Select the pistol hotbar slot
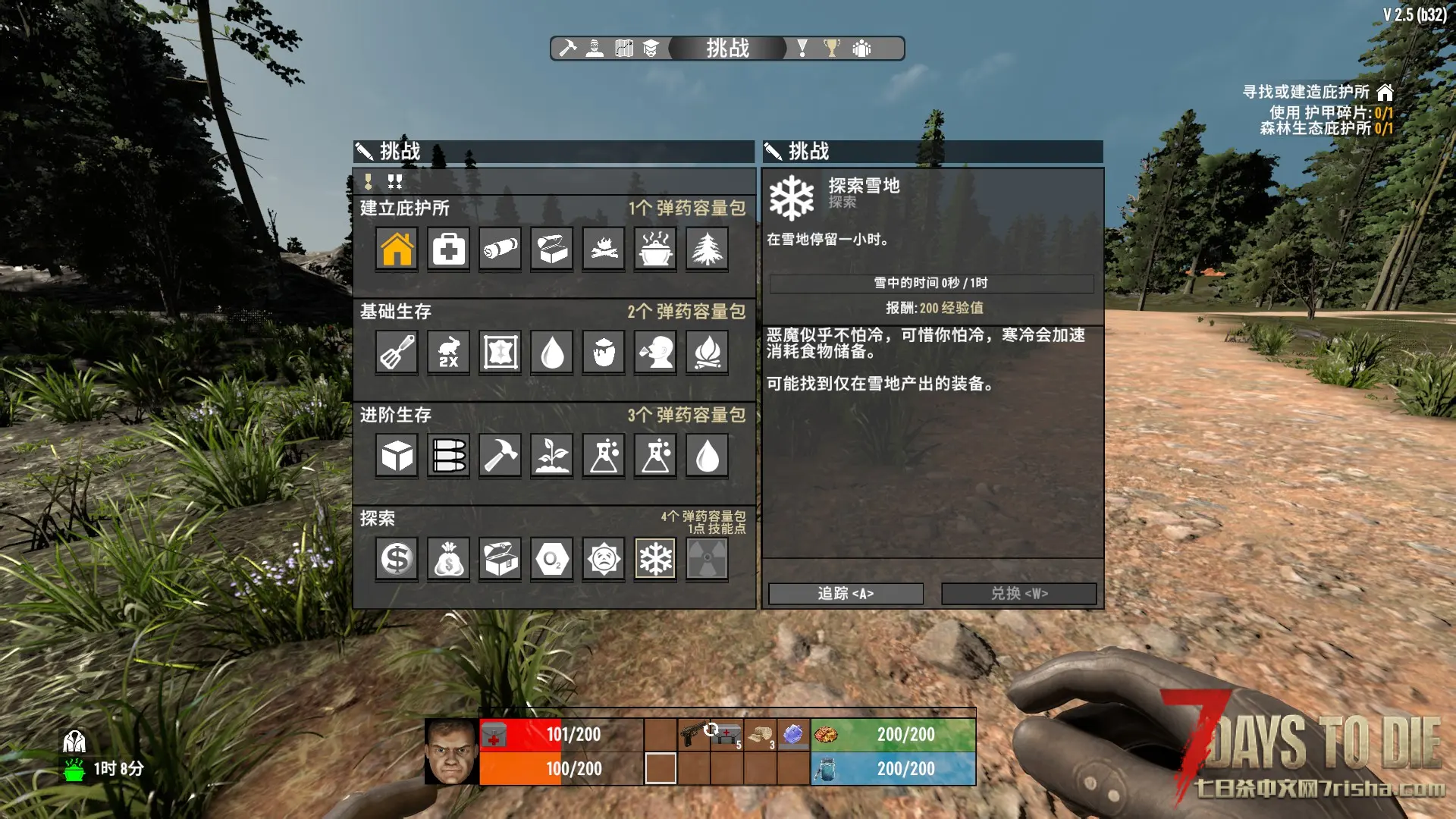Screen dimensions: 1456x819 pyautogui.click(x=694, y=734)
